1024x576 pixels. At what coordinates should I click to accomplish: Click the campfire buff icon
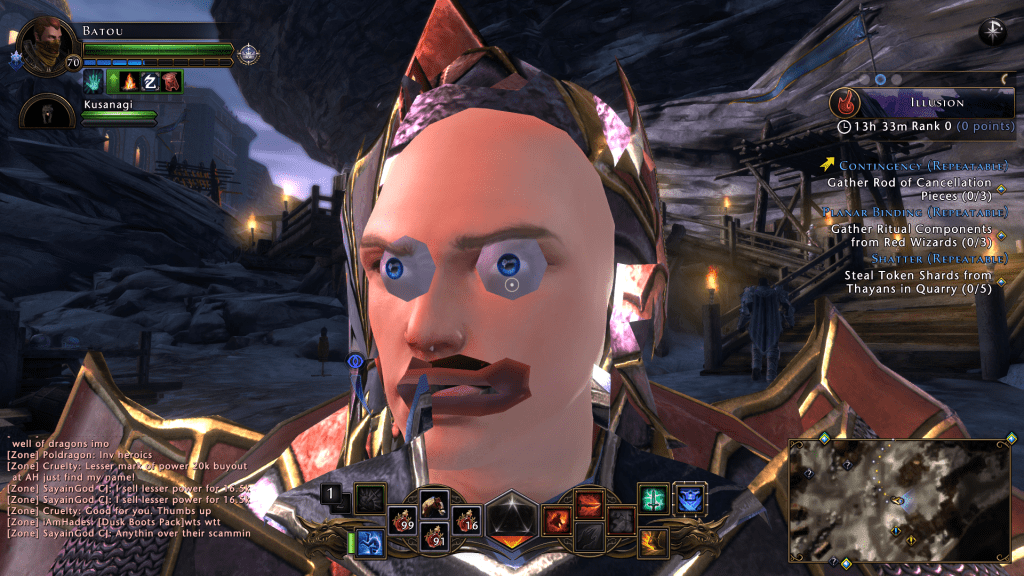pos(129,81)
